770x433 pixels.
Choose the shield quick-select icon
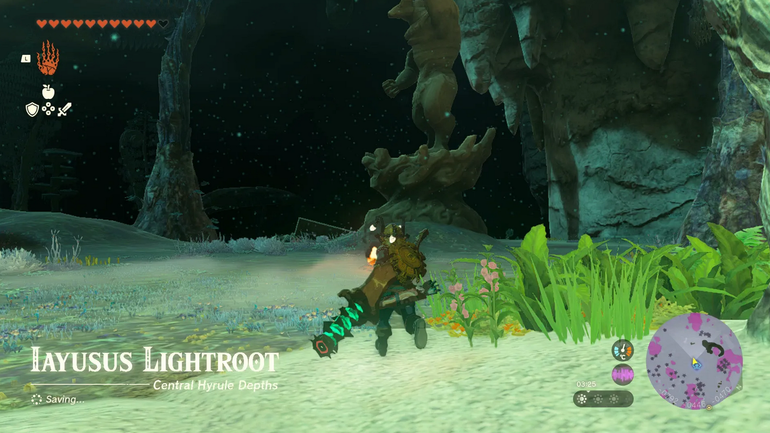point(32,109)
